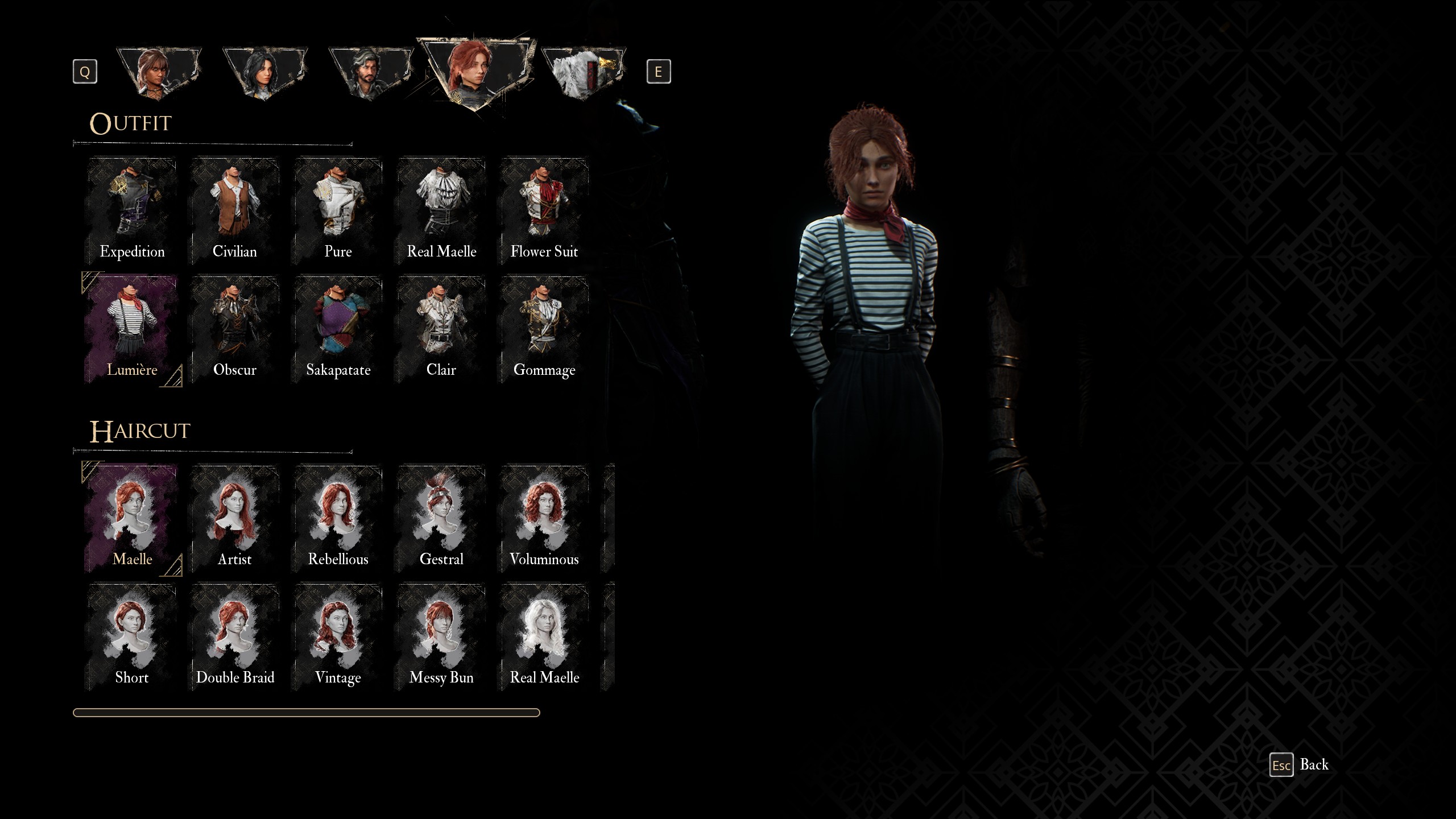Select the Rebellious haircut

coord(338,518)
